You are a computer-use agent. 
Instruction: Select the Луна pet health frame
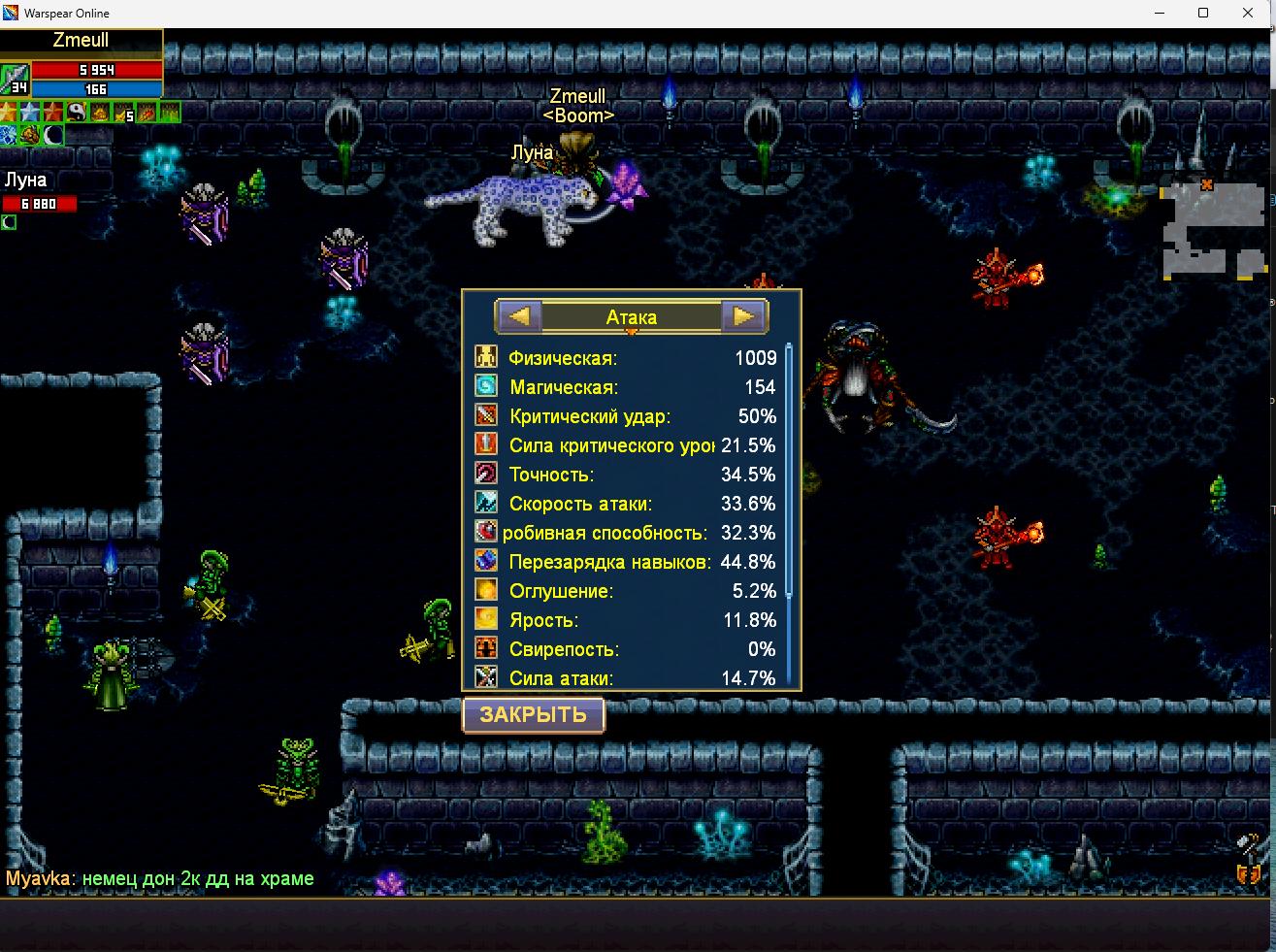click(39, 203)
